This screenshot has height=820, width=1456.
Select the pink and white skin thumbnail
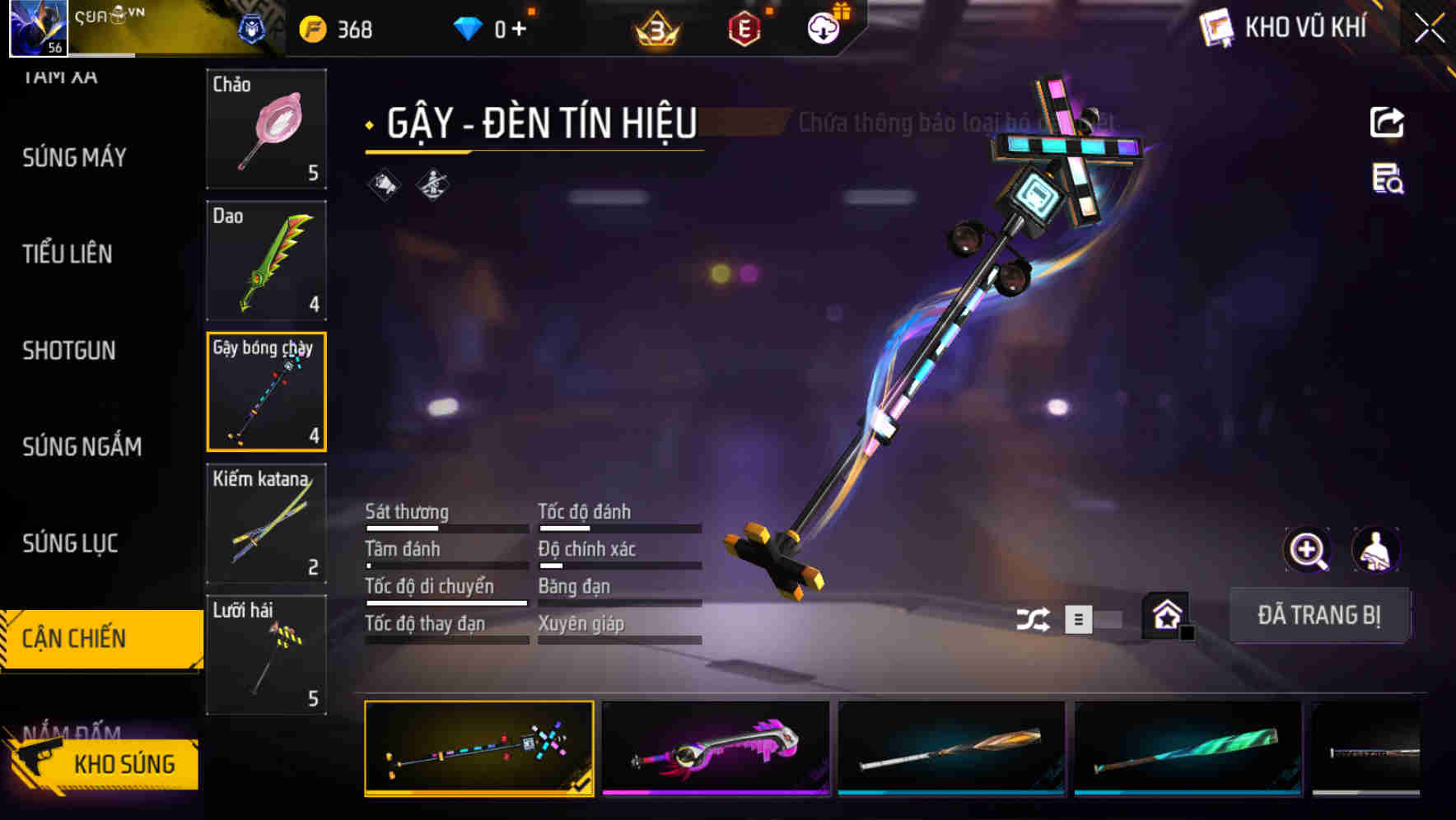(x=715, y=748)
